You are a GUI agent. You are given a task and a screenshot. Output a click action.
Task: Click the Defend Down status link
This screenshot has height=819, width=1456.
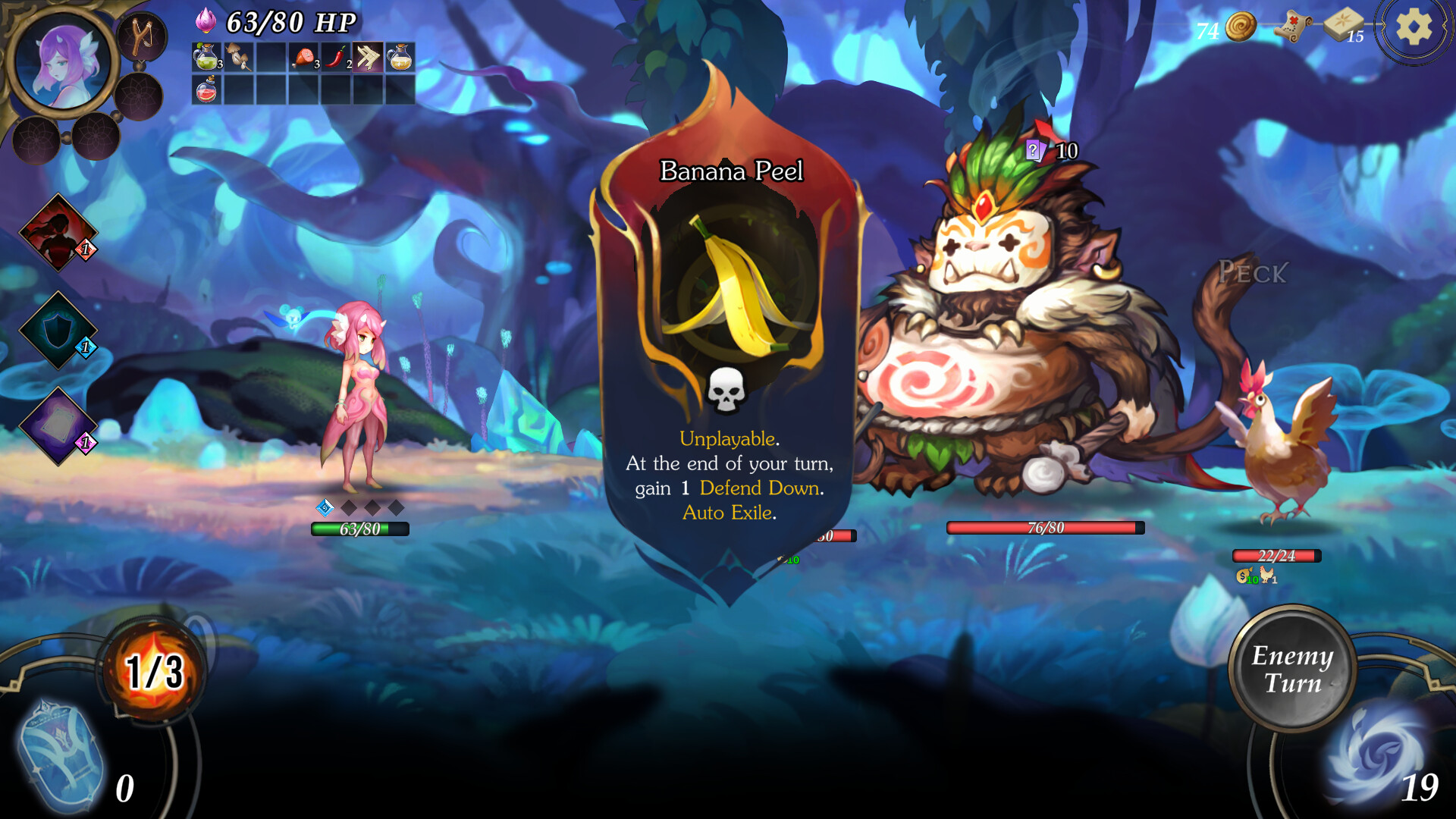point(758,489)
